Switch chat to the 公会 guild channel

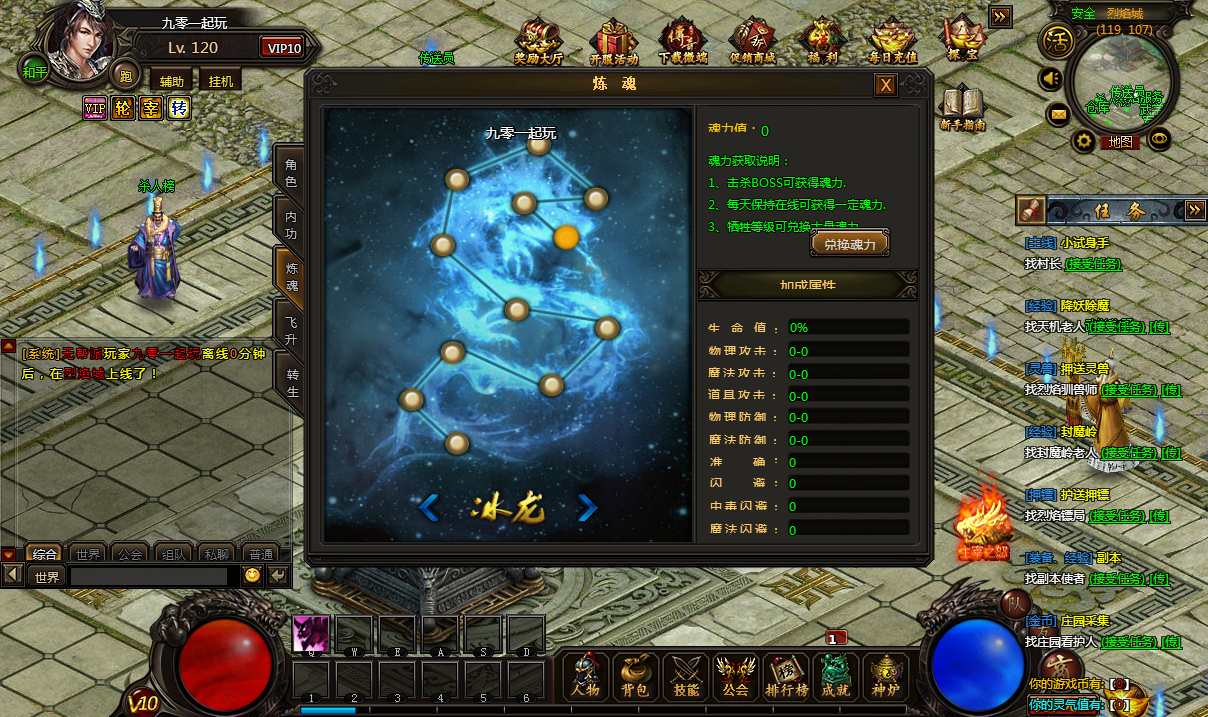pyautogui.click(x=128, y=553)
